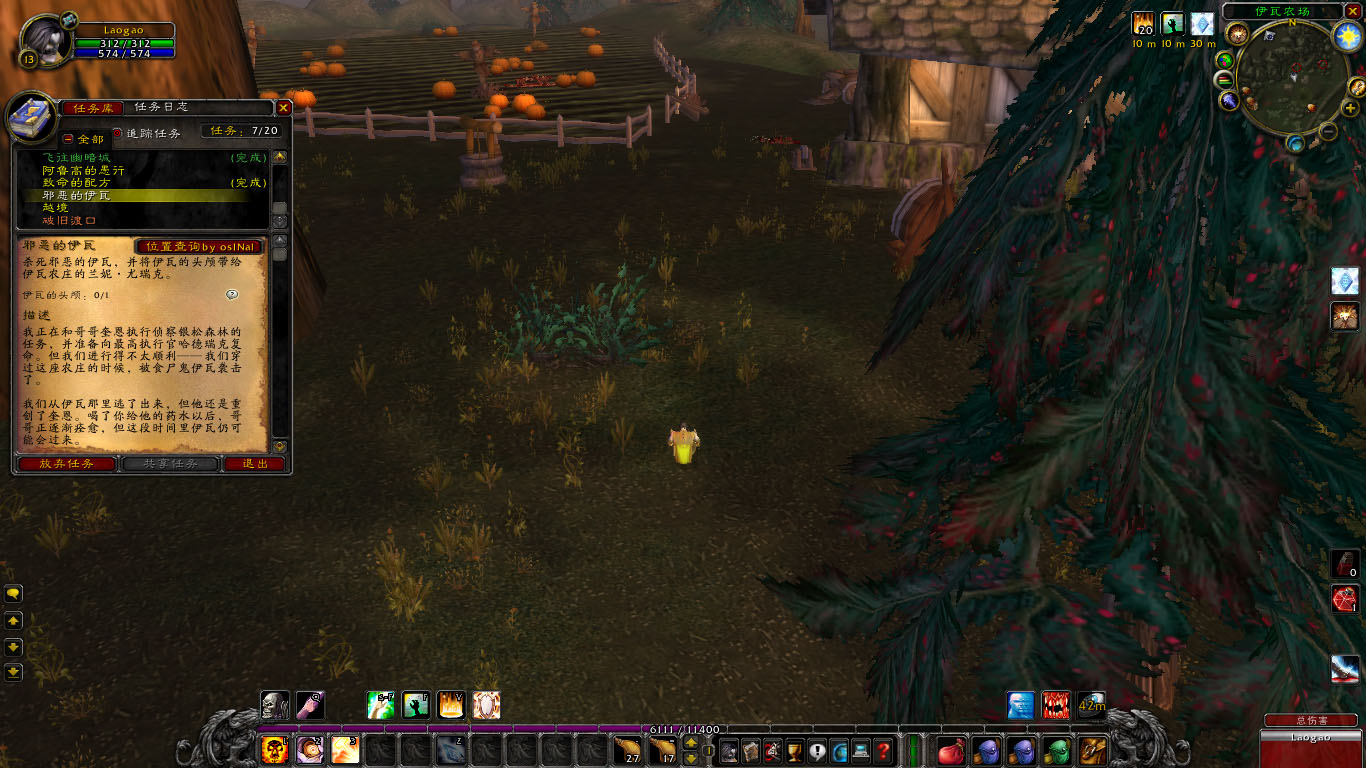Close the quest log with the X button
This screenshot has height=768, width=1366.
(284, 108)
